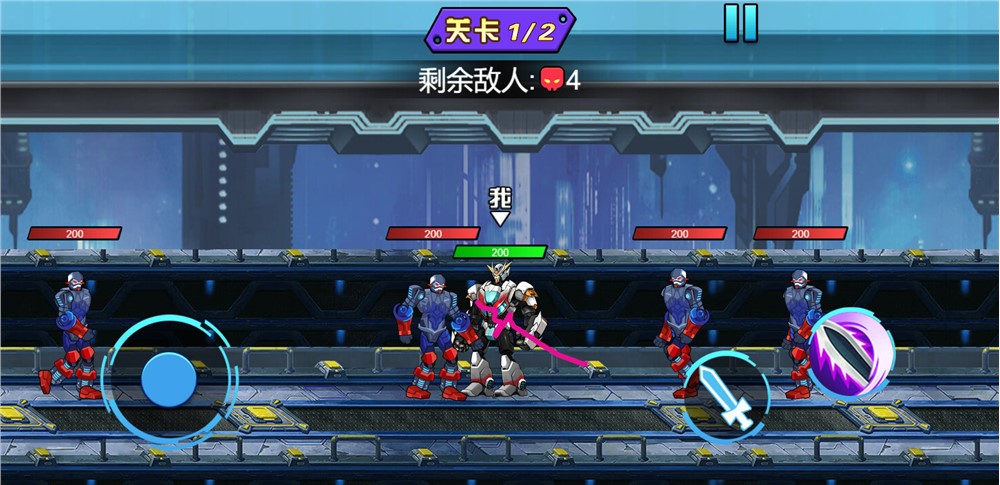Activate the purple blade special skill
The image size is (1000, 485).
851,353
